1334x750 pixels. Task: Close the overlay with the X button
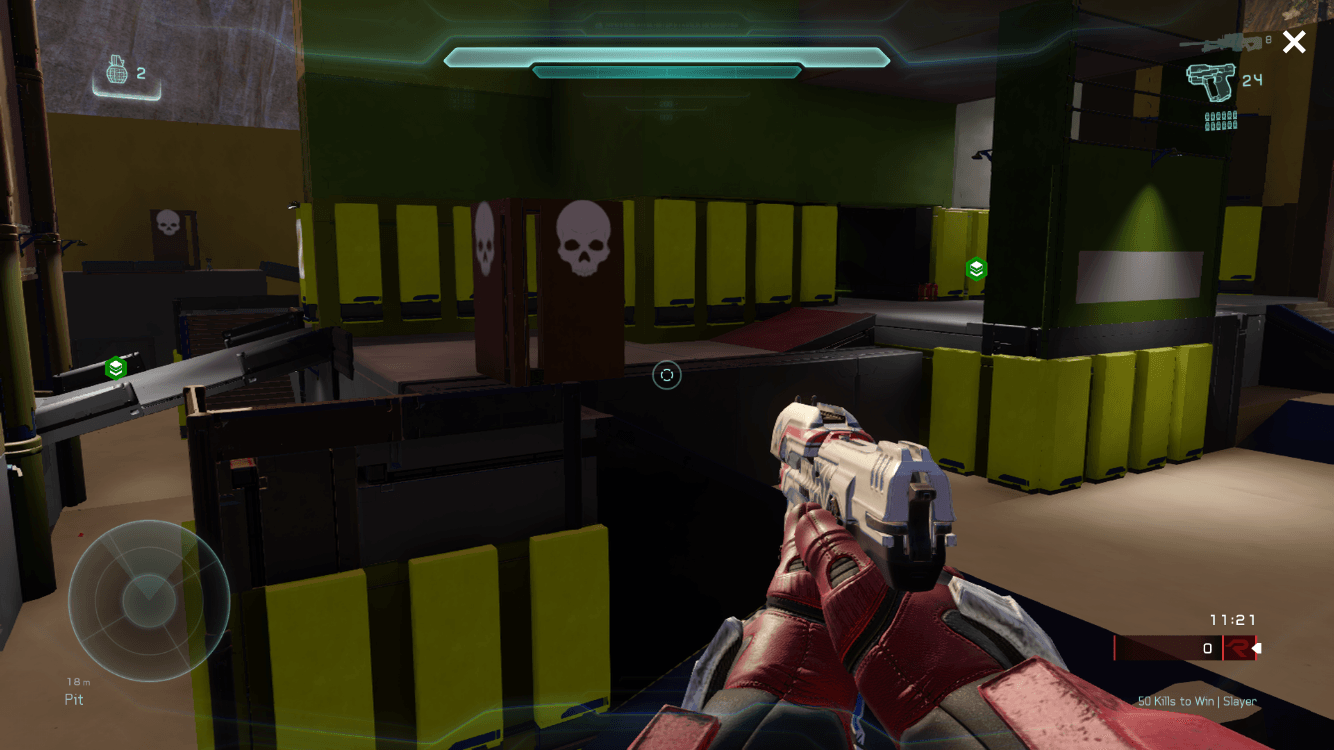click(1294, 42)
